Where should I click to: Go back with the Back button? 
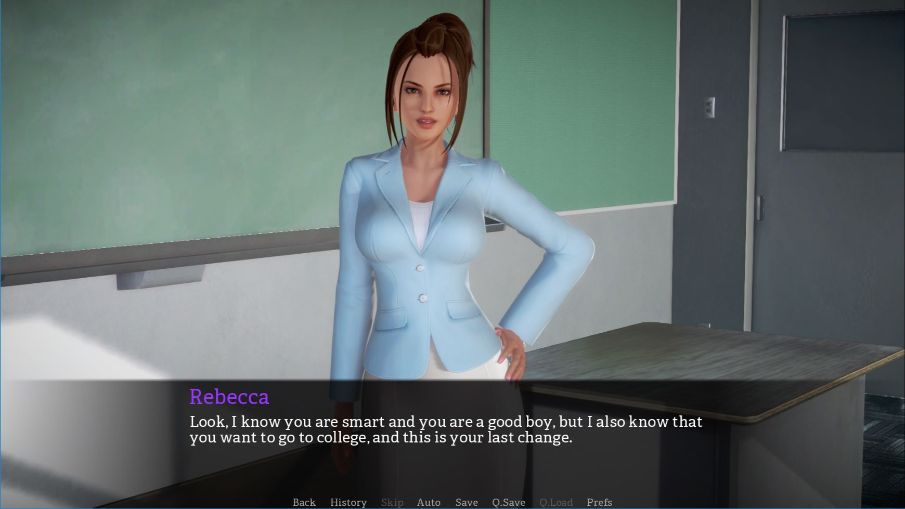coord(304,502)
